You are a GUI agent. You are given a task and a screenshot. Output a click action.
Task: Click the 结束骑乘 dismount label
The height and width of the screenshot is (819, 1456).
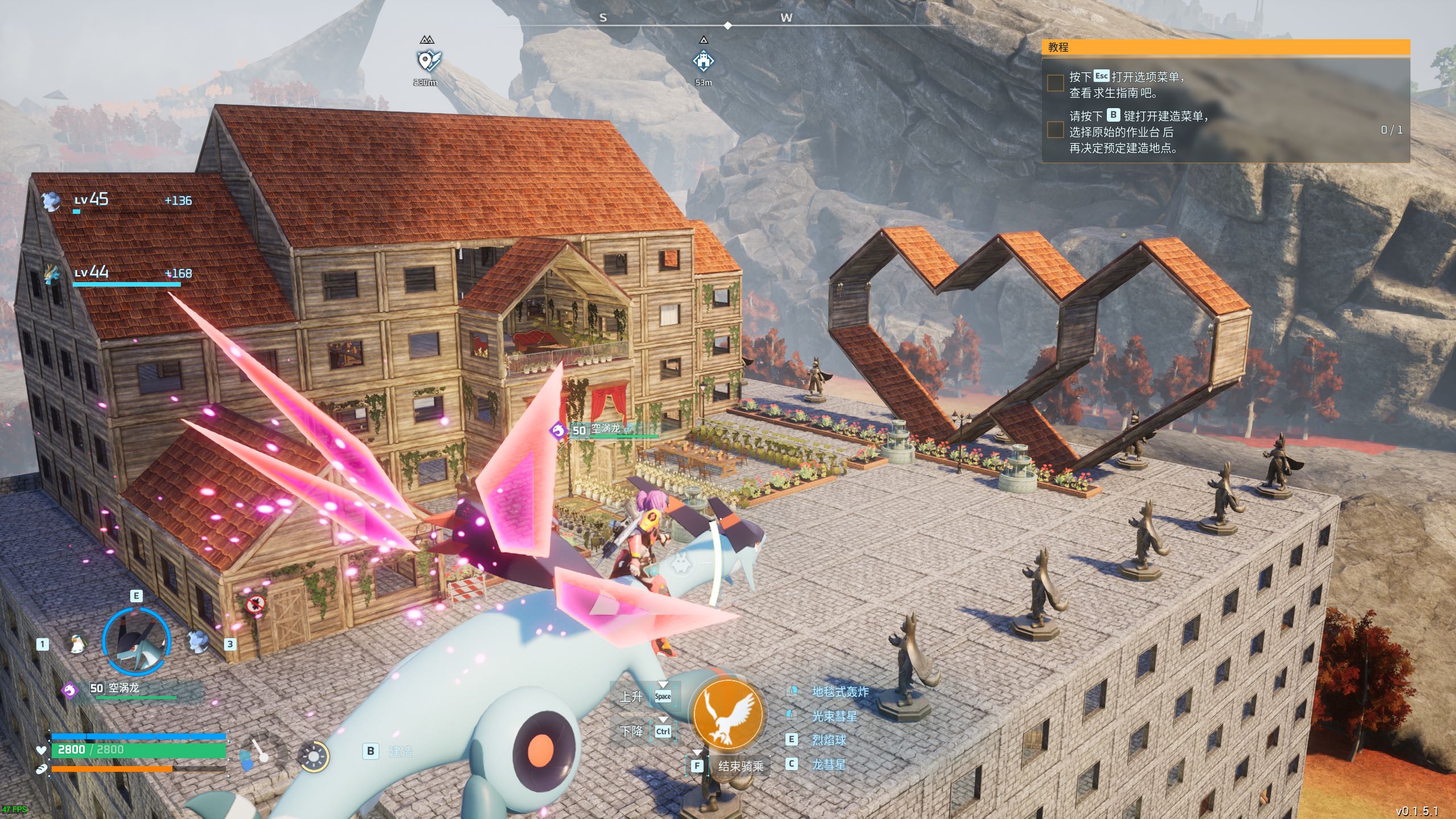[741, 766]
